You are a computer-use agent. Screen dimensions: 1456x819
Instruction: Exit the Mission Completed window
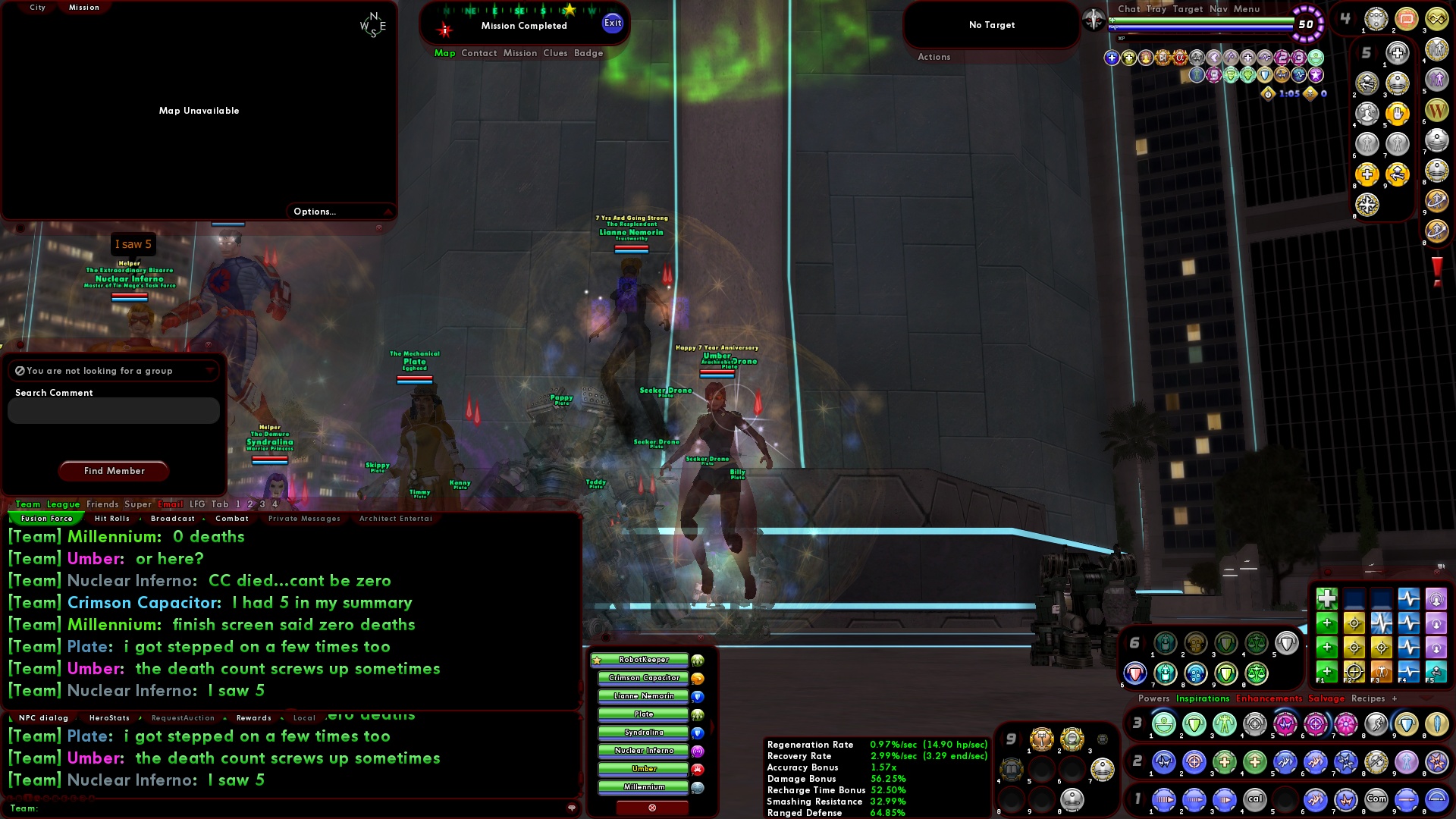[610, 23]
